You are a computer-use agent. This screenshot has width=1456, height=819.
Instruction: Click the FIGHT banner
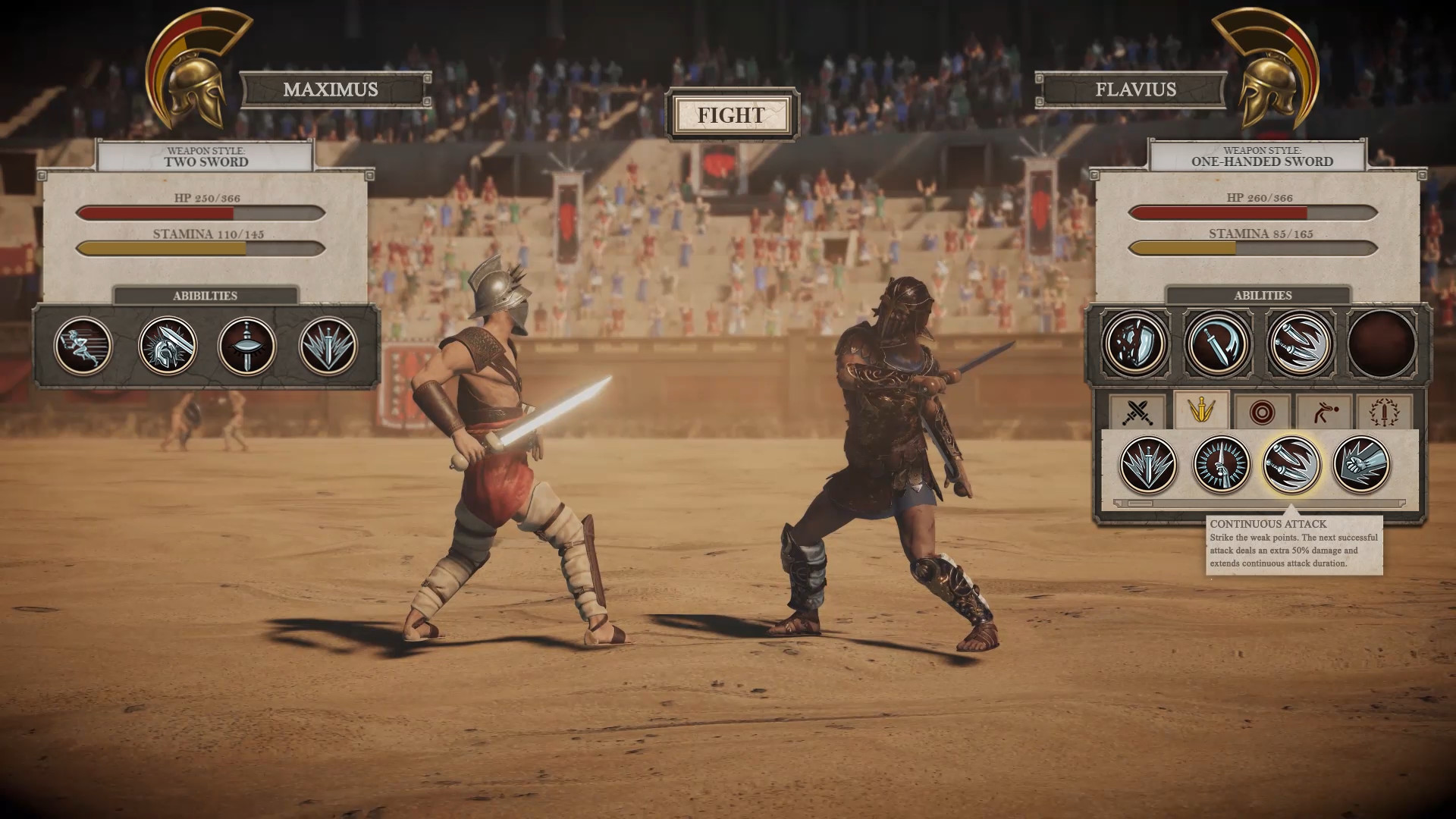tap(730, 117)
